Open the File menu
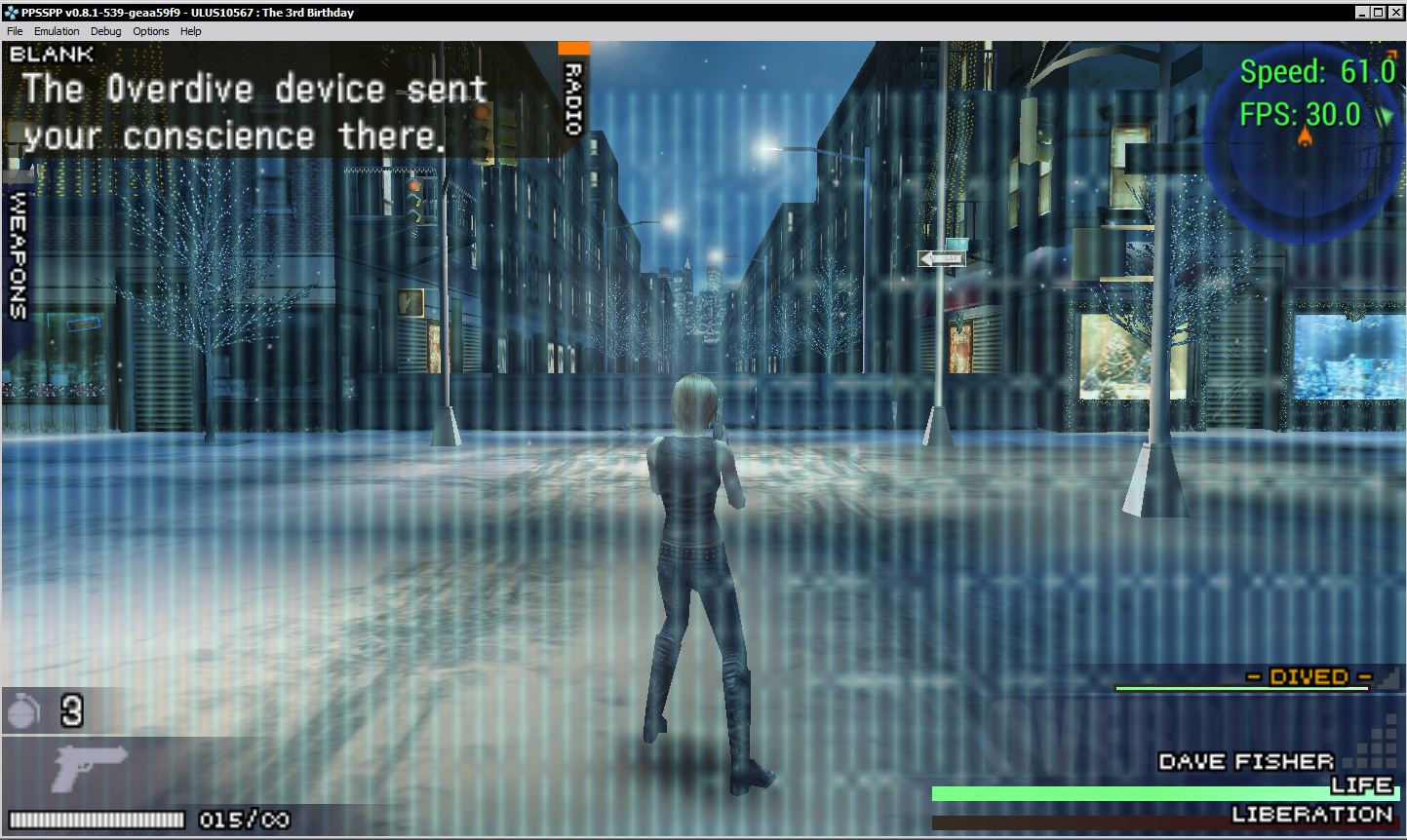 pyautogui.click(x=15, y=31)
